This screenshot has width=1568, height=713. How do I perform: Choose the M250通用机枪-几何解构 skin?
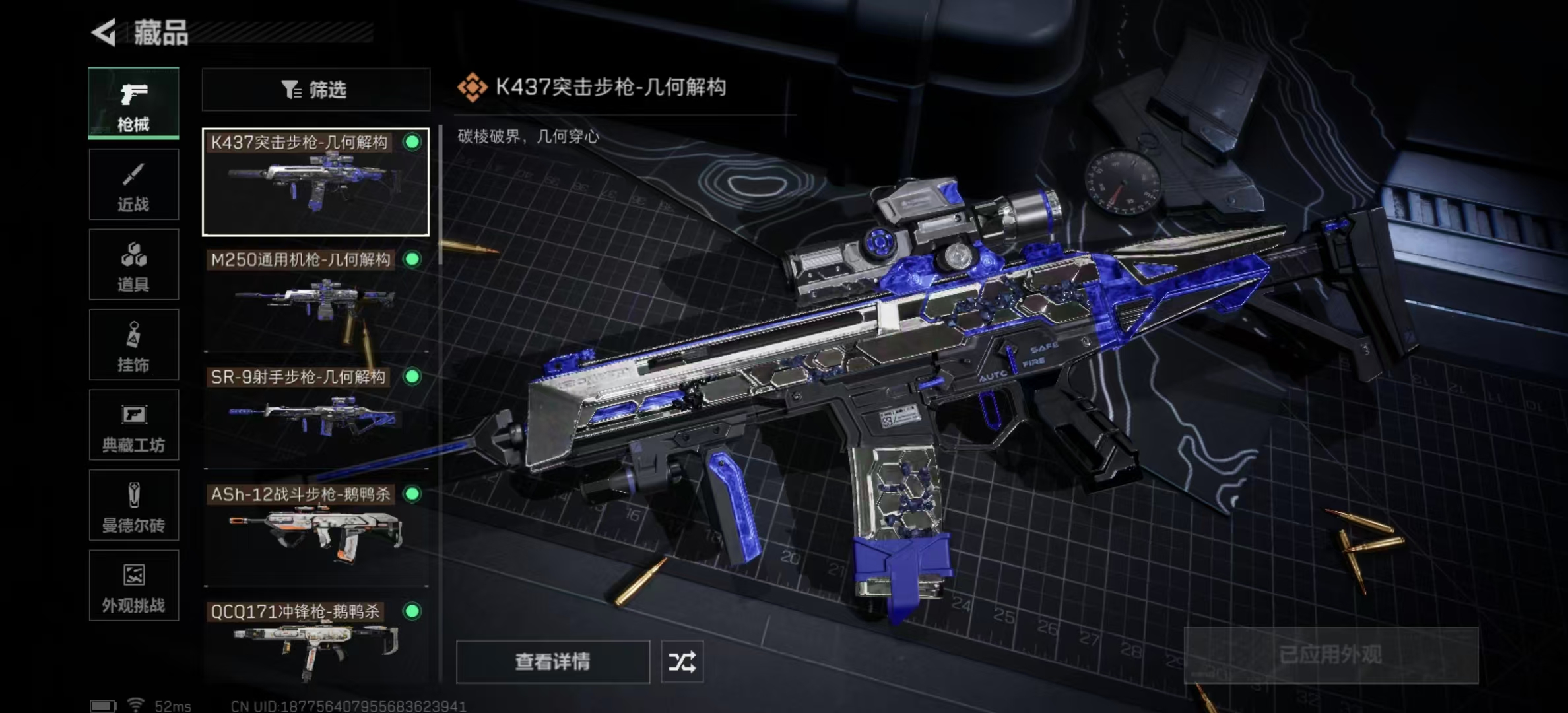pyautogui.click(x=315, y=300)
